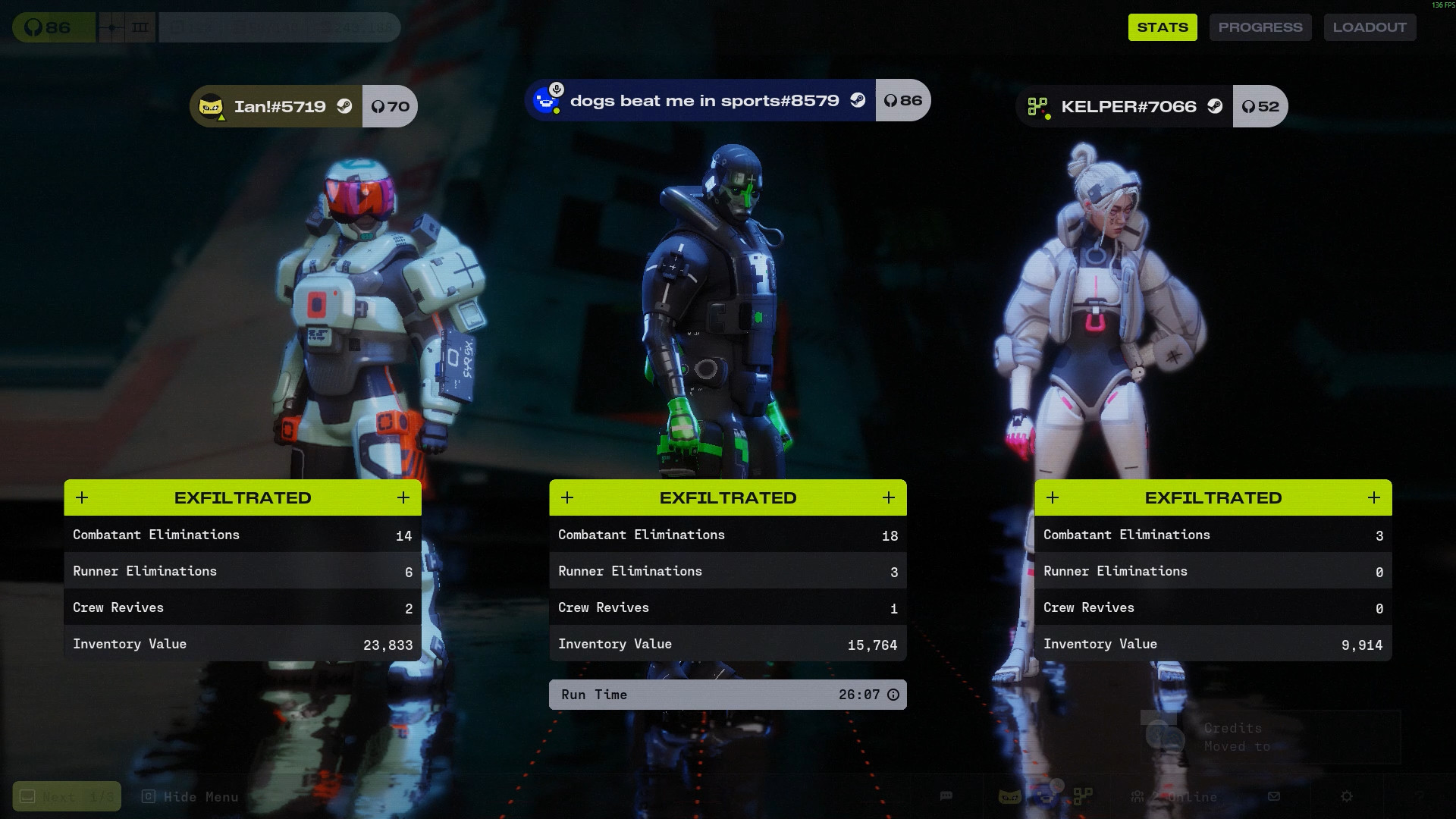Screen dimensions: 1456x819
Task: Show the Online friends list
Action: (1174, 796)
